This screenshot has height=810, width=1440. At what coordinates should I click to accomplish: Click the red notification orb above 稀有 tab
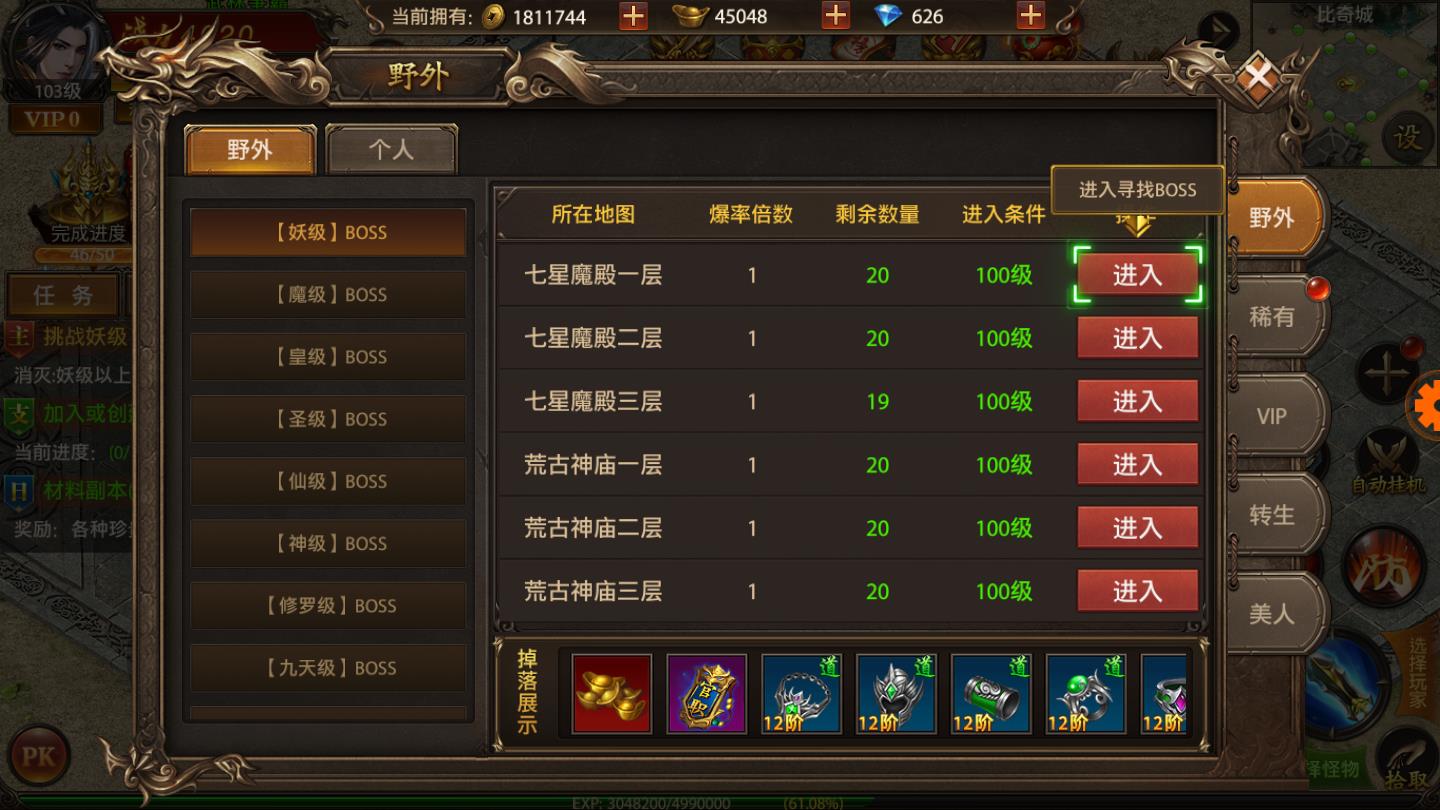[1317, 289]
